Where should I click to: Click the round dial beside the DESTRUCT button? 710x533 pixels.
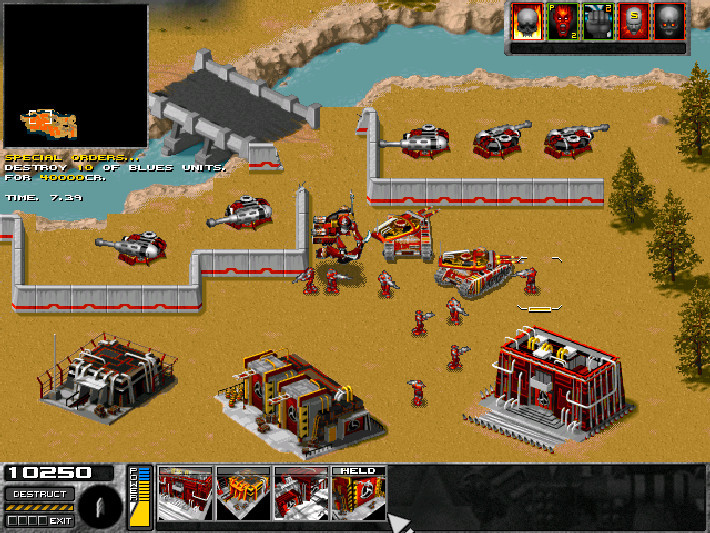tap(102, 506)
